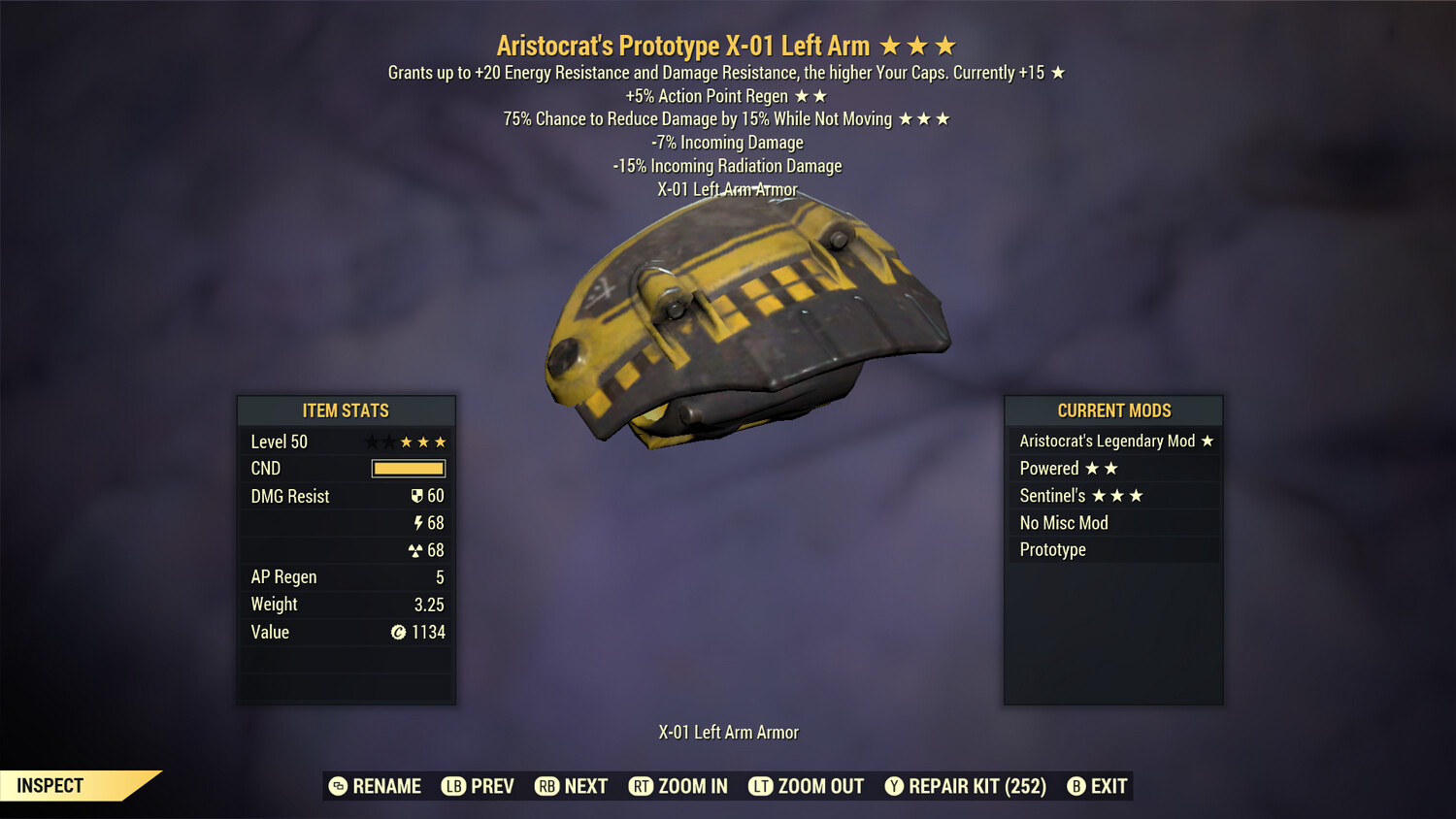Toggle the first star in Level 50 rating
The image size is (1456, 819).
370,441
